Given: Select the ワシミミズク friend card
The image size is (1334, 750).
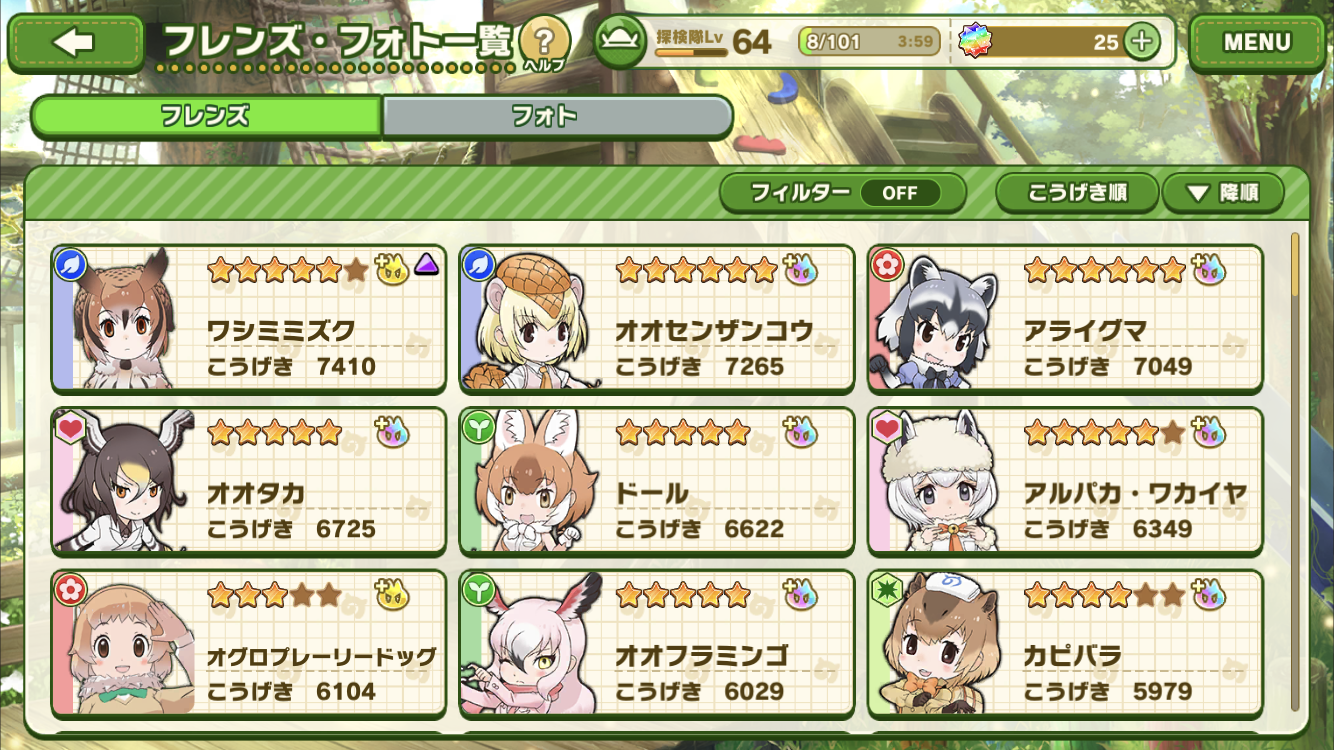Looking at the screenshot, I should [x=249, y=319].
